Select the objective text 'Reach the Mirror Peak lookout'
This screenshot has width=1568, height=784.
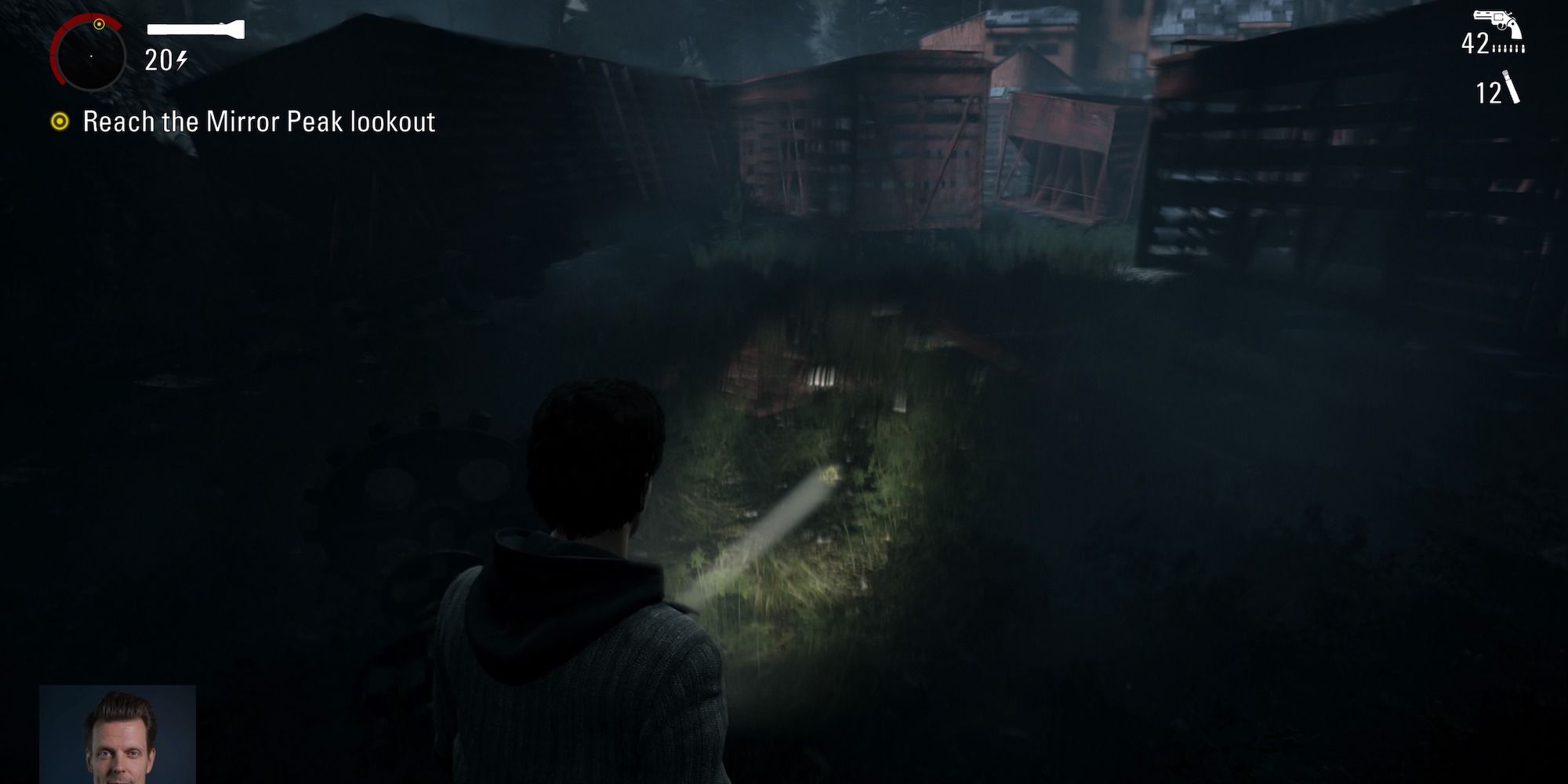tap(259, 122)
